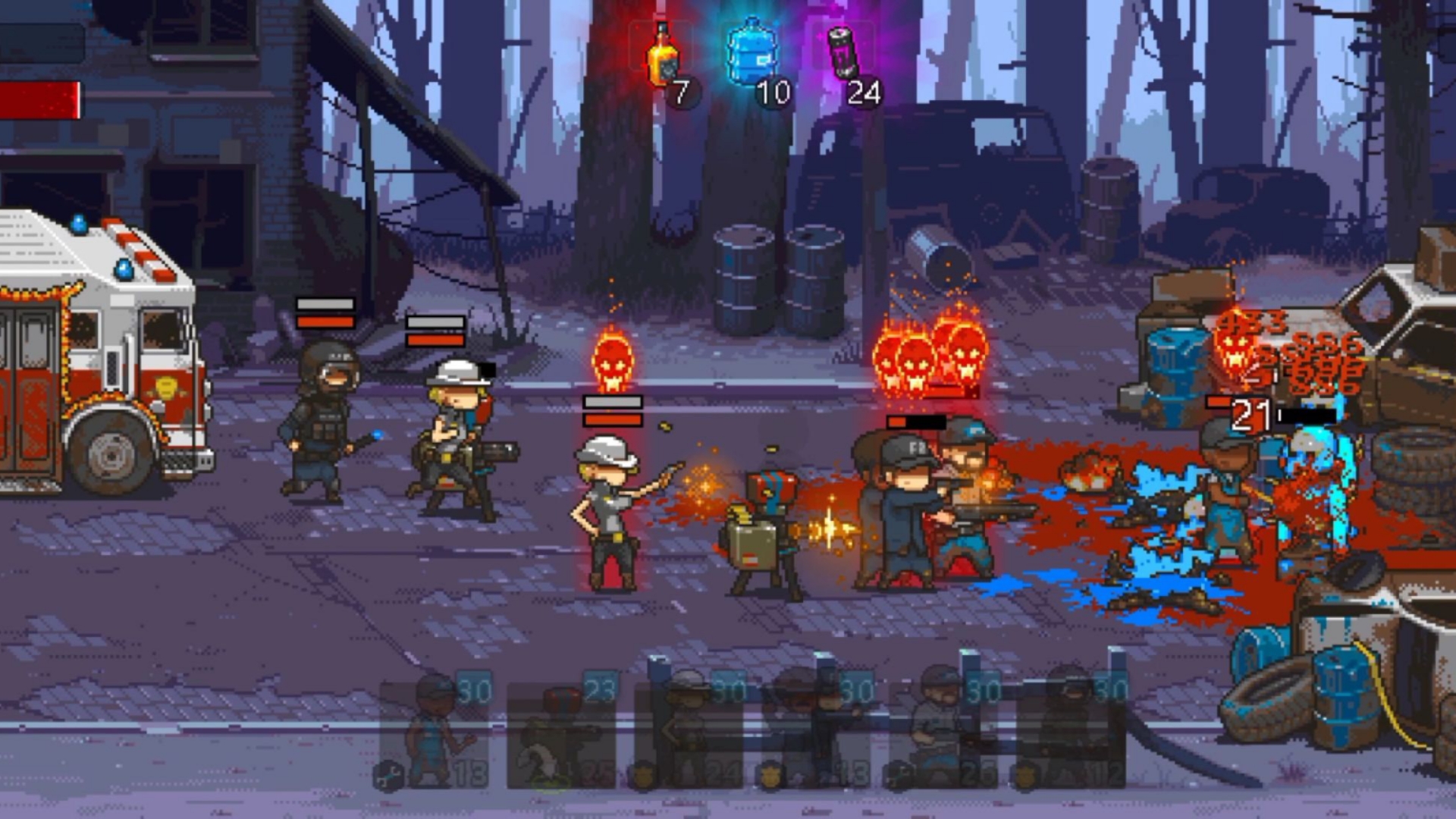Deploy the white-hat sheriff woman card
Screen dimensions: 1456x819
(x=689, y=732)
